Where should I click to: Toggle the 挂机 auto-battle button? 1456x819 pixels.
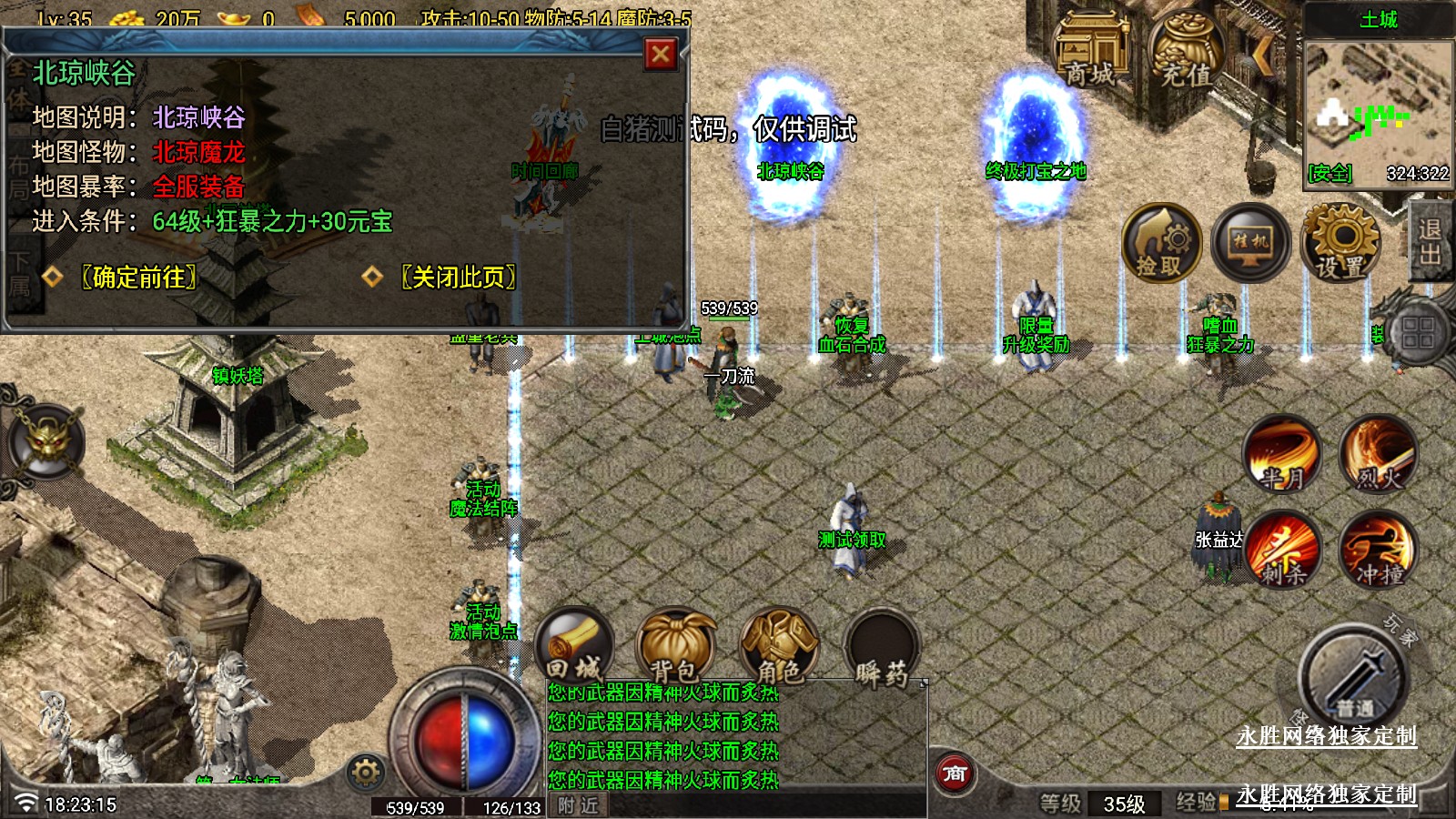1250,243
